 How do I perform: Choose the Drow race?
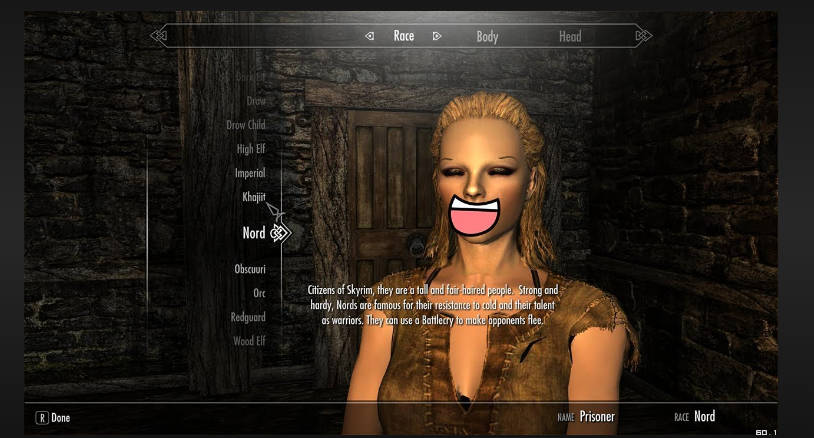tap(256, 101)
